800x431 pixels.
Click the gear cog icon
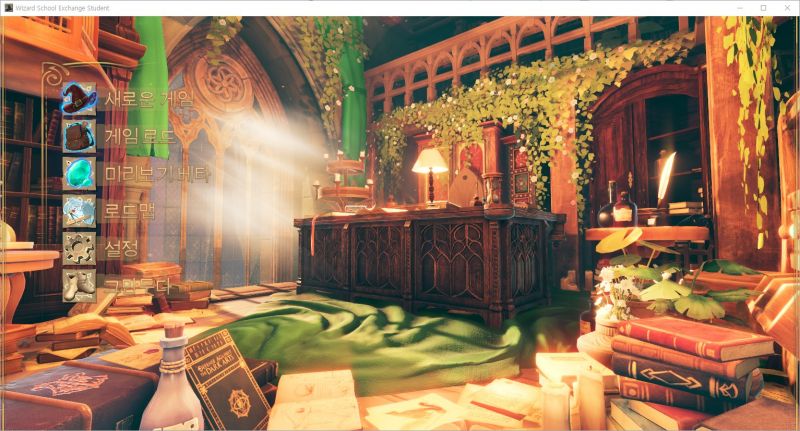pos(79,247)
